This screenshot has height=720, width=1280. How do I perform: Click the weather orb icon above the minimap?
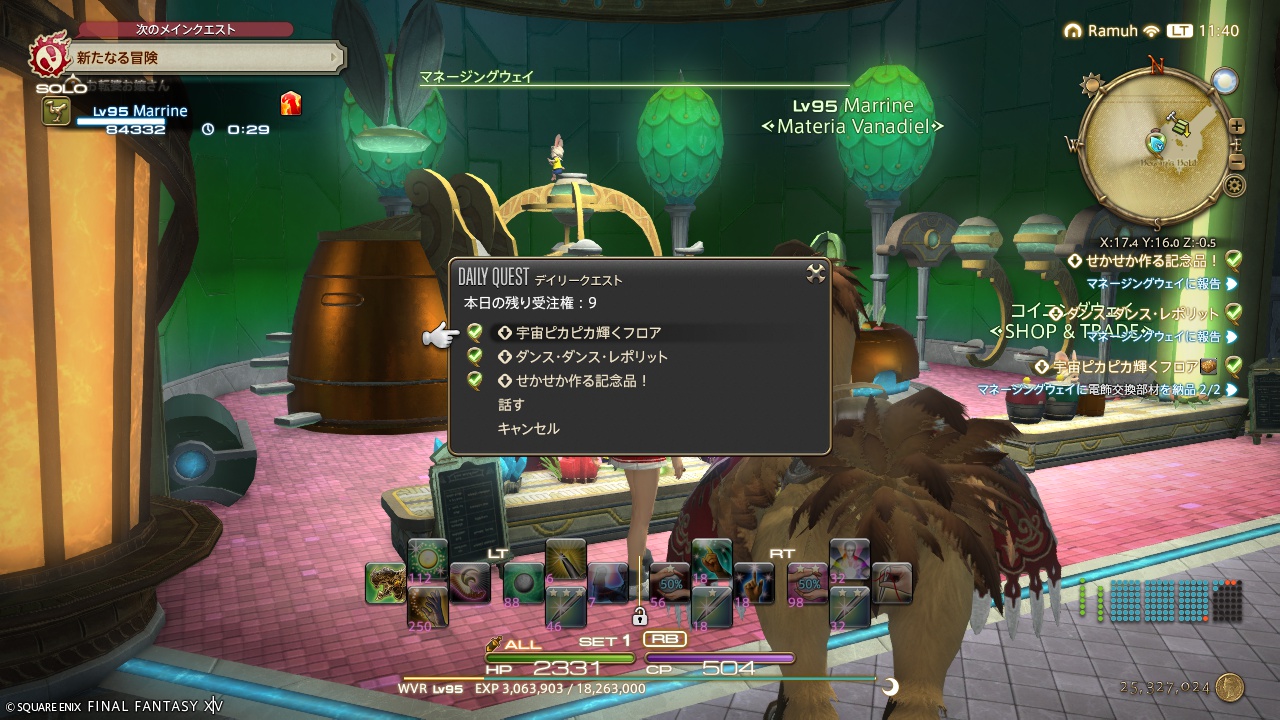pyautogui.click(x=1224, y=80)
